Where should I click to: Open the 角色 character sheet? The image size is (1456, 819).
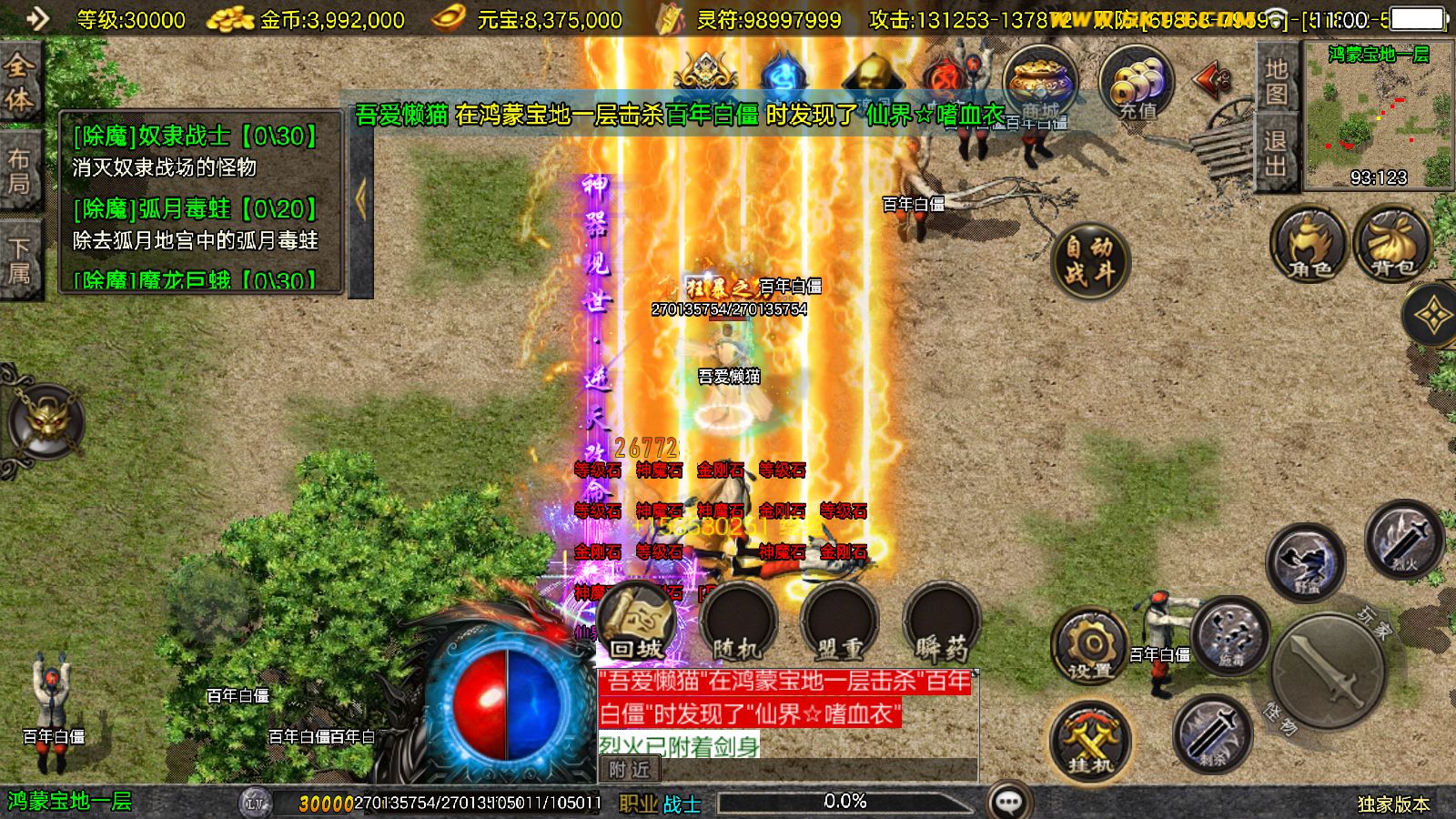click(x=1309, y=244)
